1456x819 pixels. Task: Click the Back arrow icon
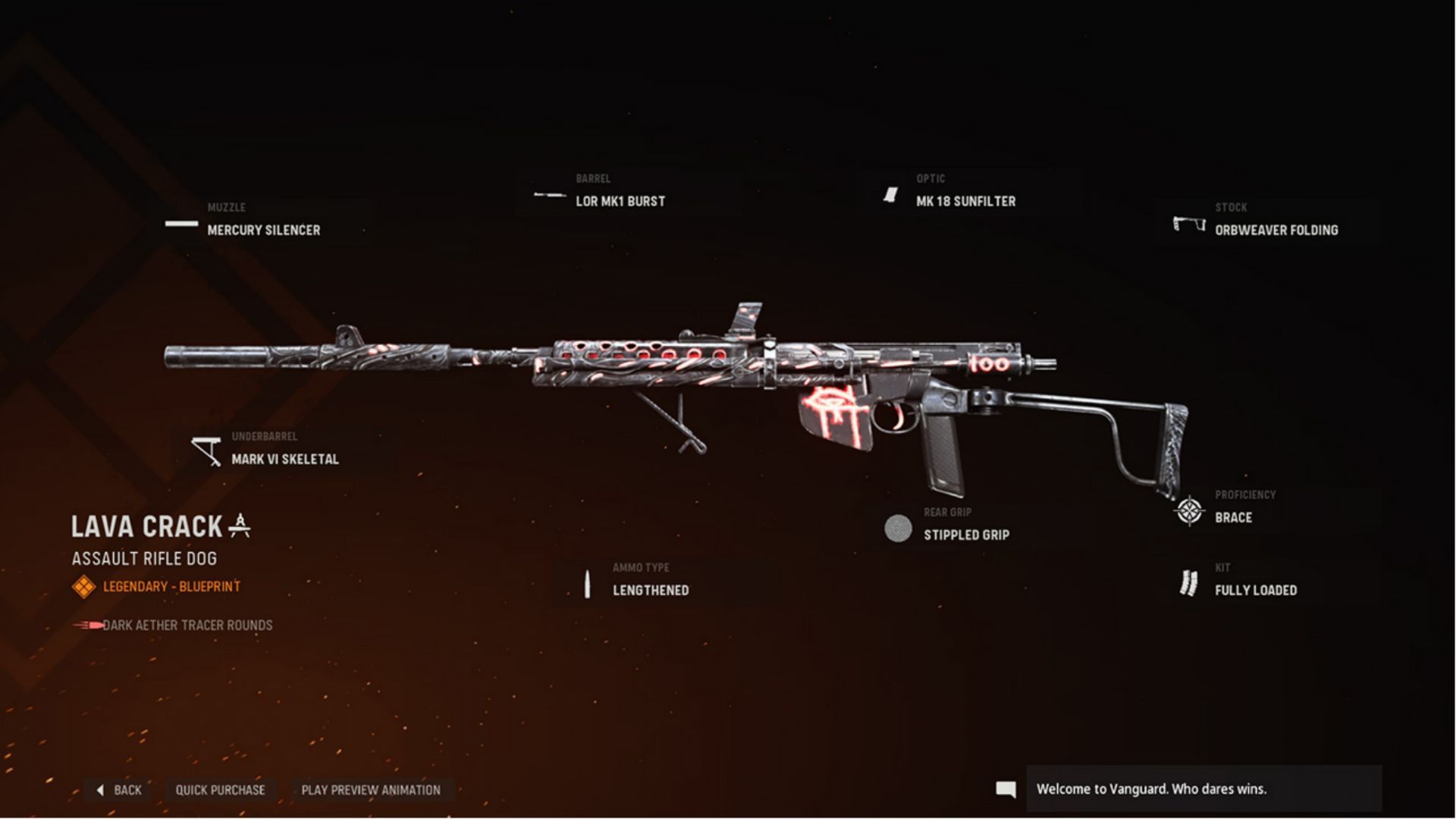click(x=101, y=790)
